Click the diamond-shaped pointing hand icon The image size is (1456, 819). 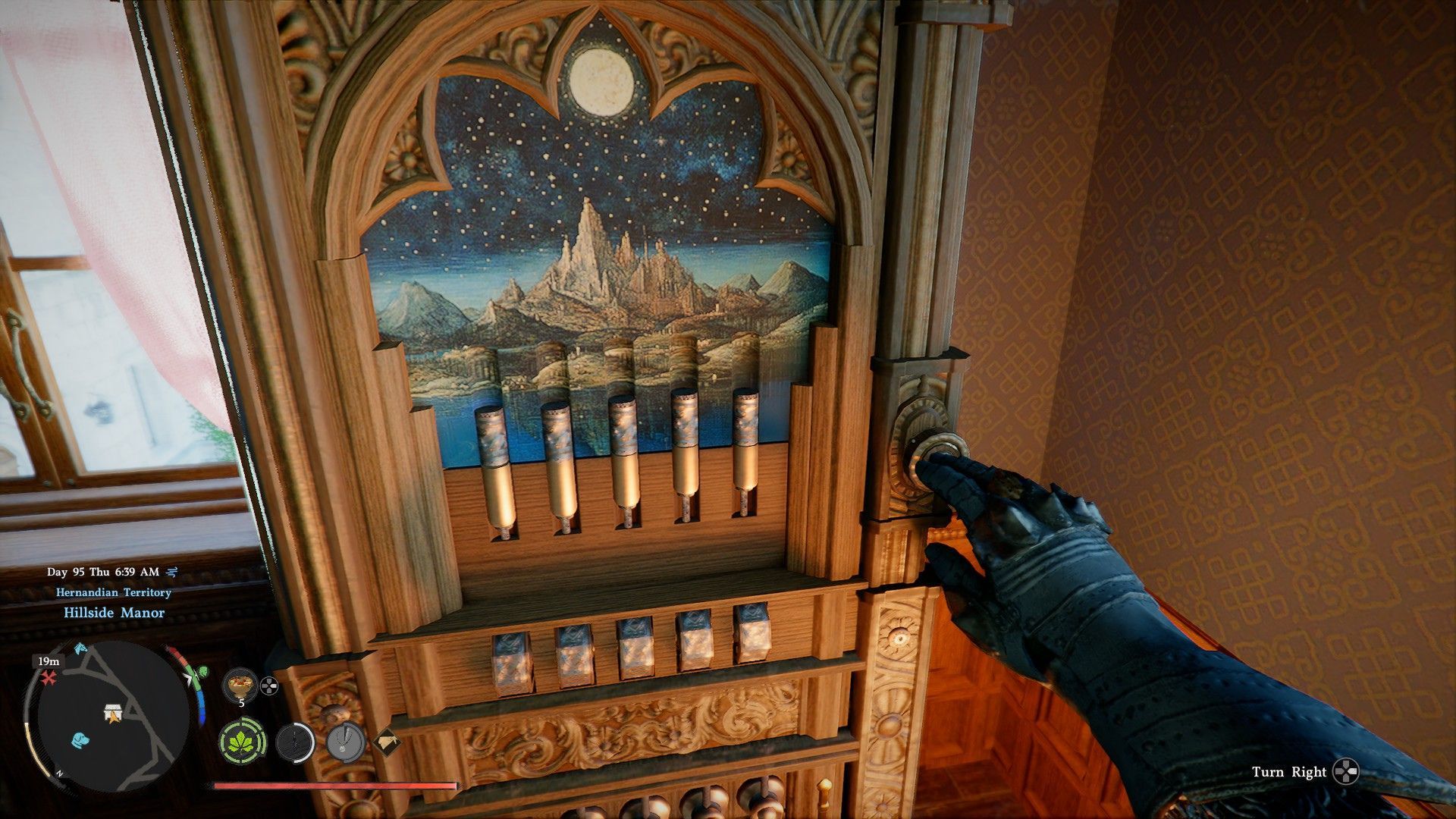387,741
